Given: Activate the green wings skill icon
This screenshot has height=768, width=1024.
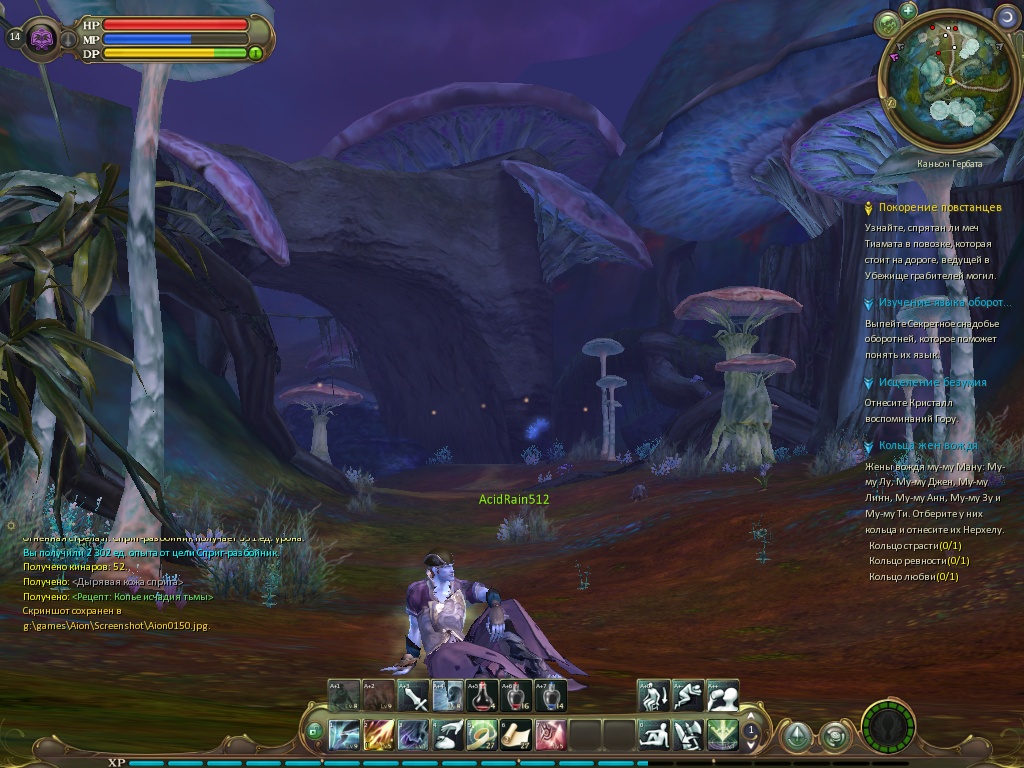Looking at the screenshot, I should [x=723, y=735].
